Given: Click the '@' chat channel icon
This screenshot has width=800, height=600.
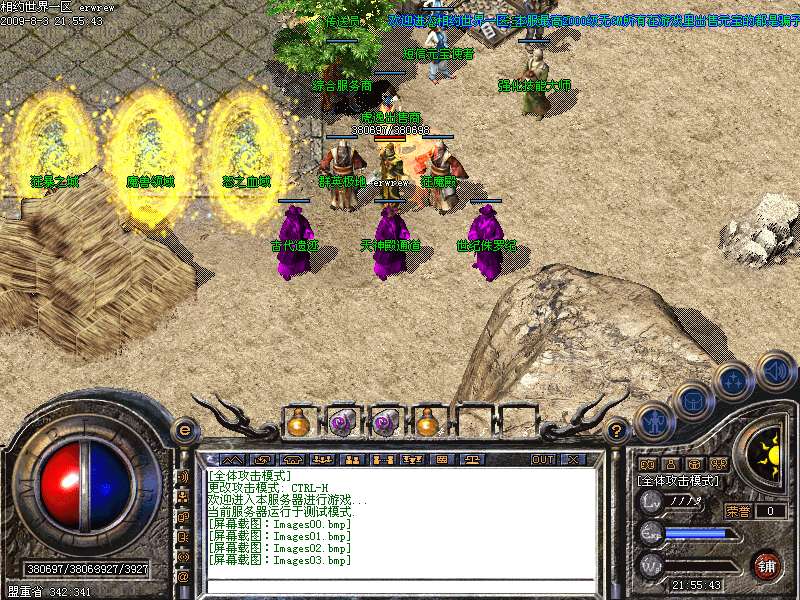Looking at the screenshot, I should [183, 577].
